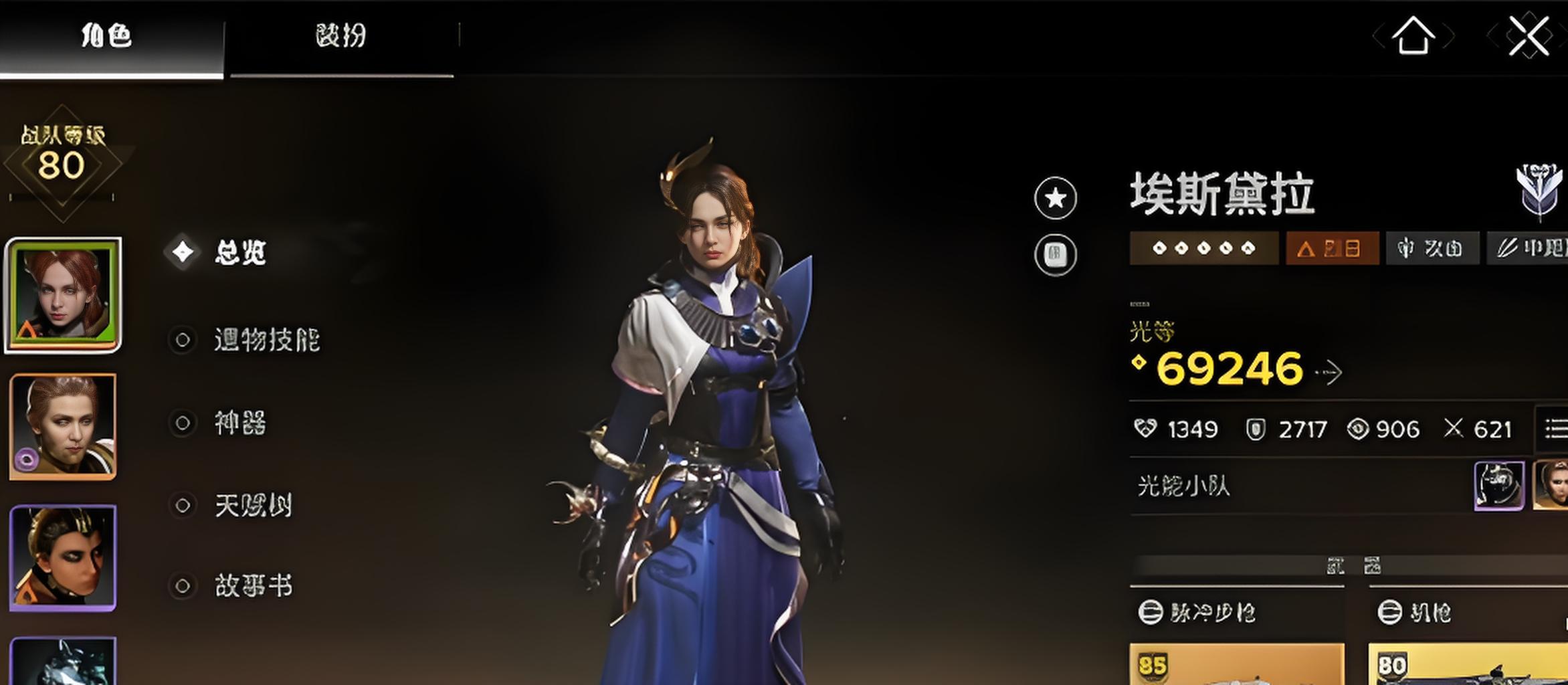Open the character emblem badge icon

tap(1539, 192)
